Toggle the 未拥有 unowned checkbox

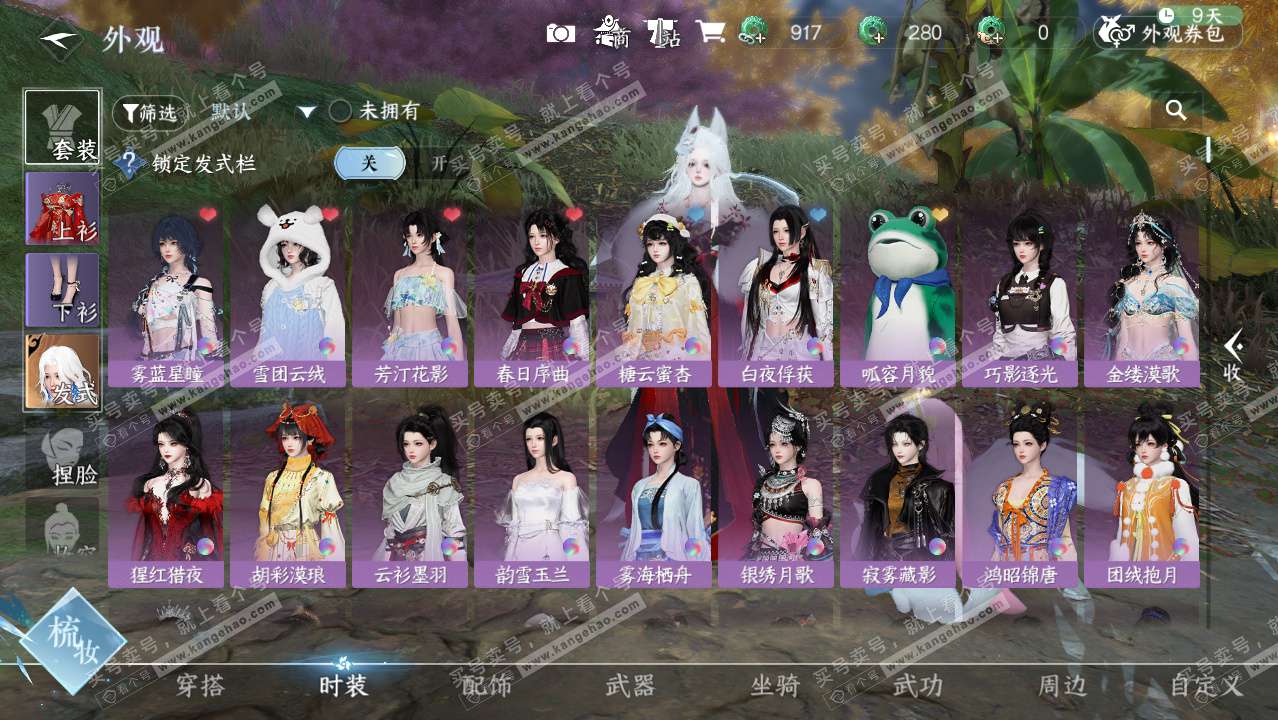[x=341, y=111]
